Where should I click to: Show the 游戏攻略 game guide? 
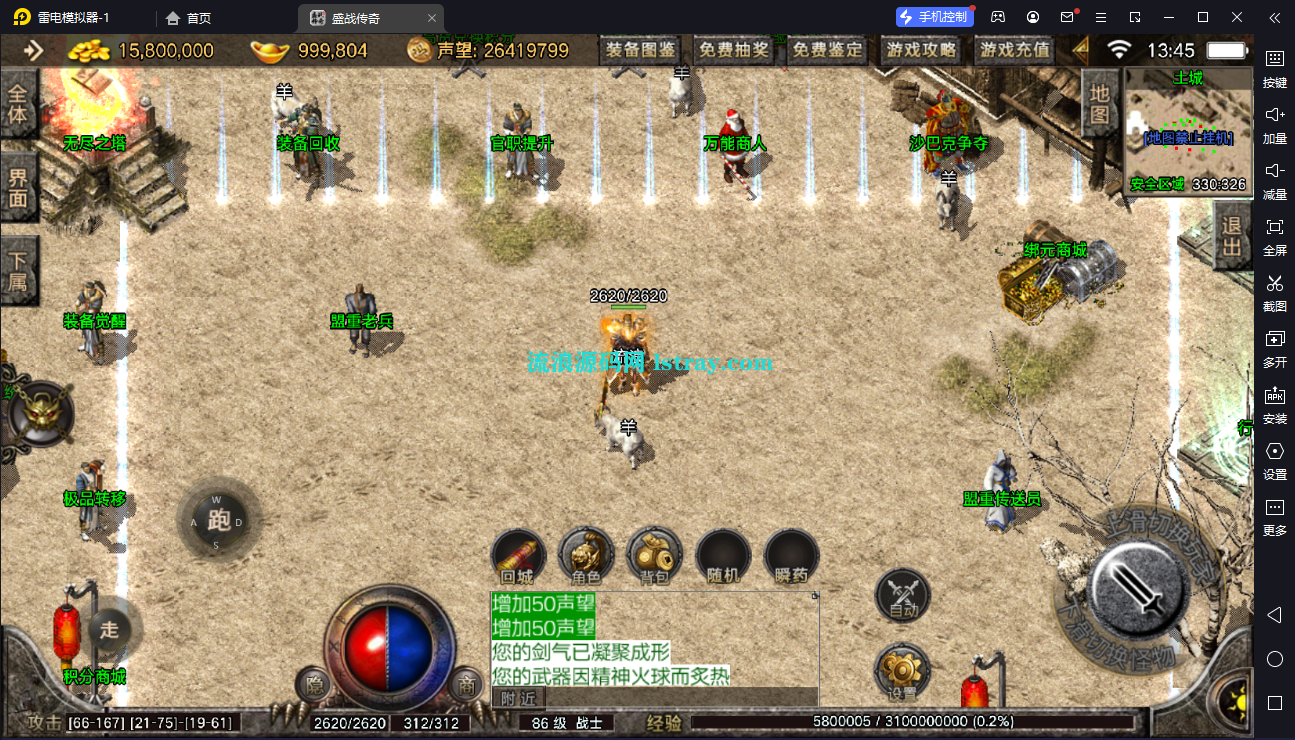coord(920,50)
